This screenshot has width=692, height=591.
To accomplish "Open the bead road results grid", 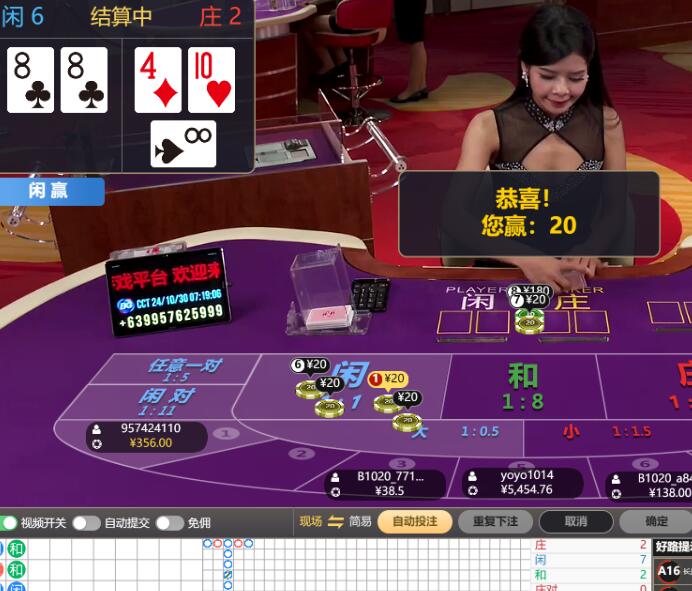I will coord(100,564).
